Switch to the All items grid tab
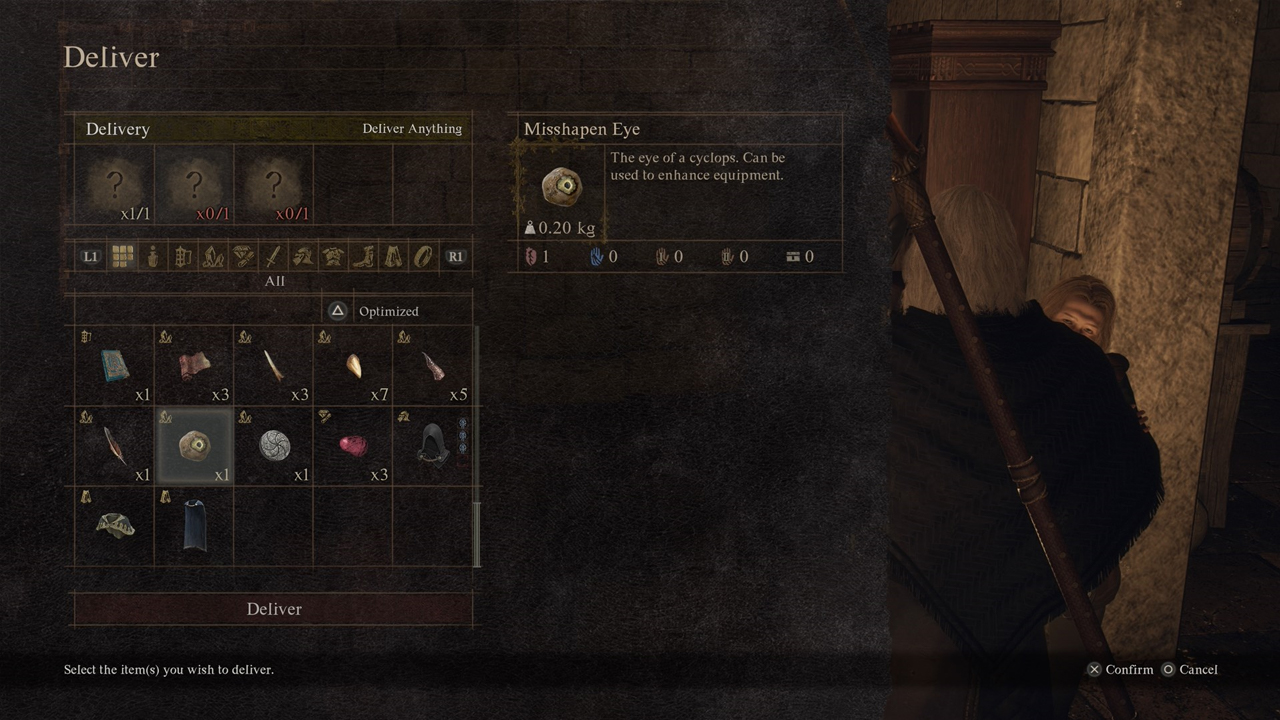This screenshot has width=1280, height=720. click(122, 257)
